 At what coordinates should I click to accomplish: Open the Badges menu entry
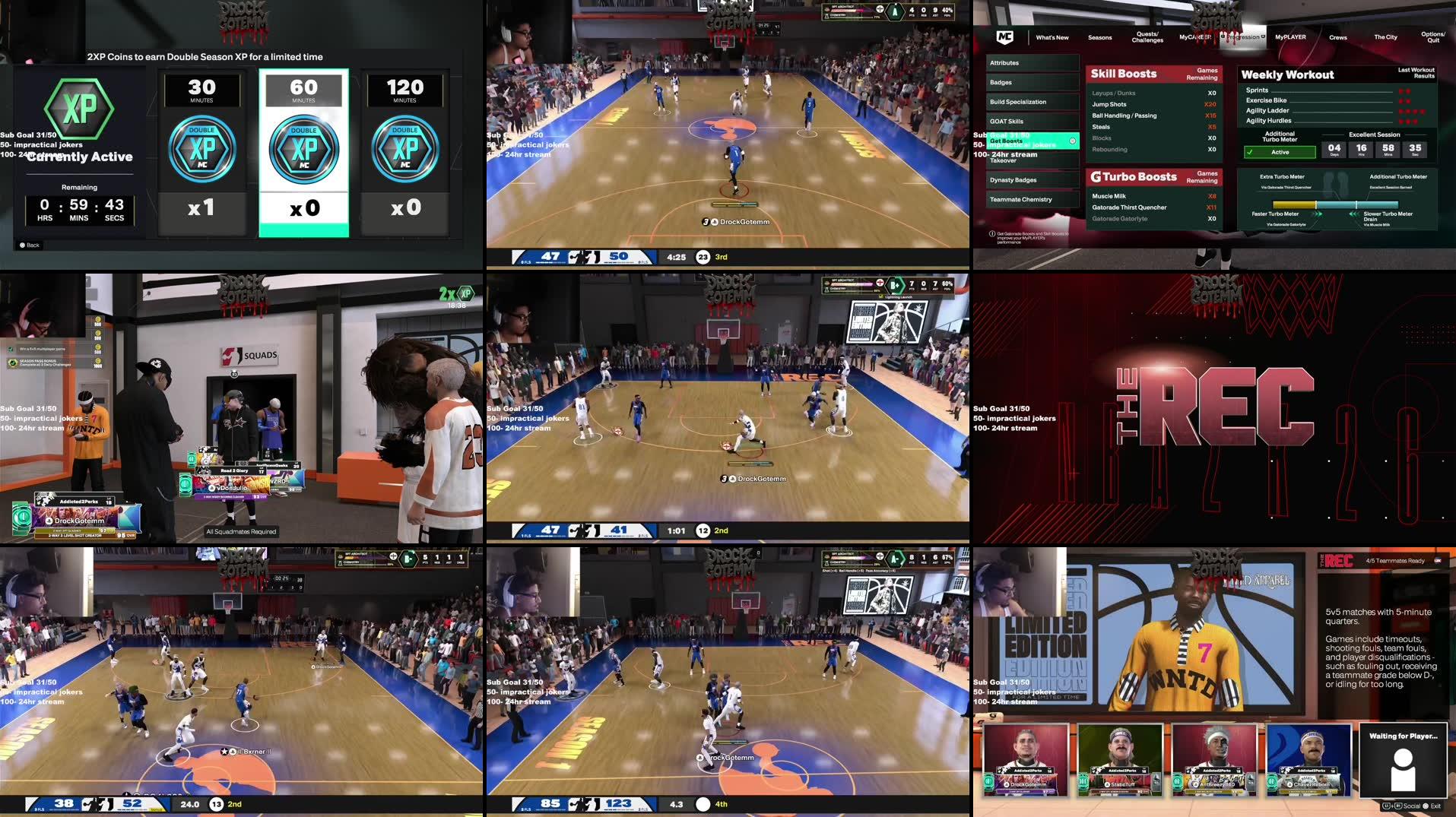point(1033,82)
